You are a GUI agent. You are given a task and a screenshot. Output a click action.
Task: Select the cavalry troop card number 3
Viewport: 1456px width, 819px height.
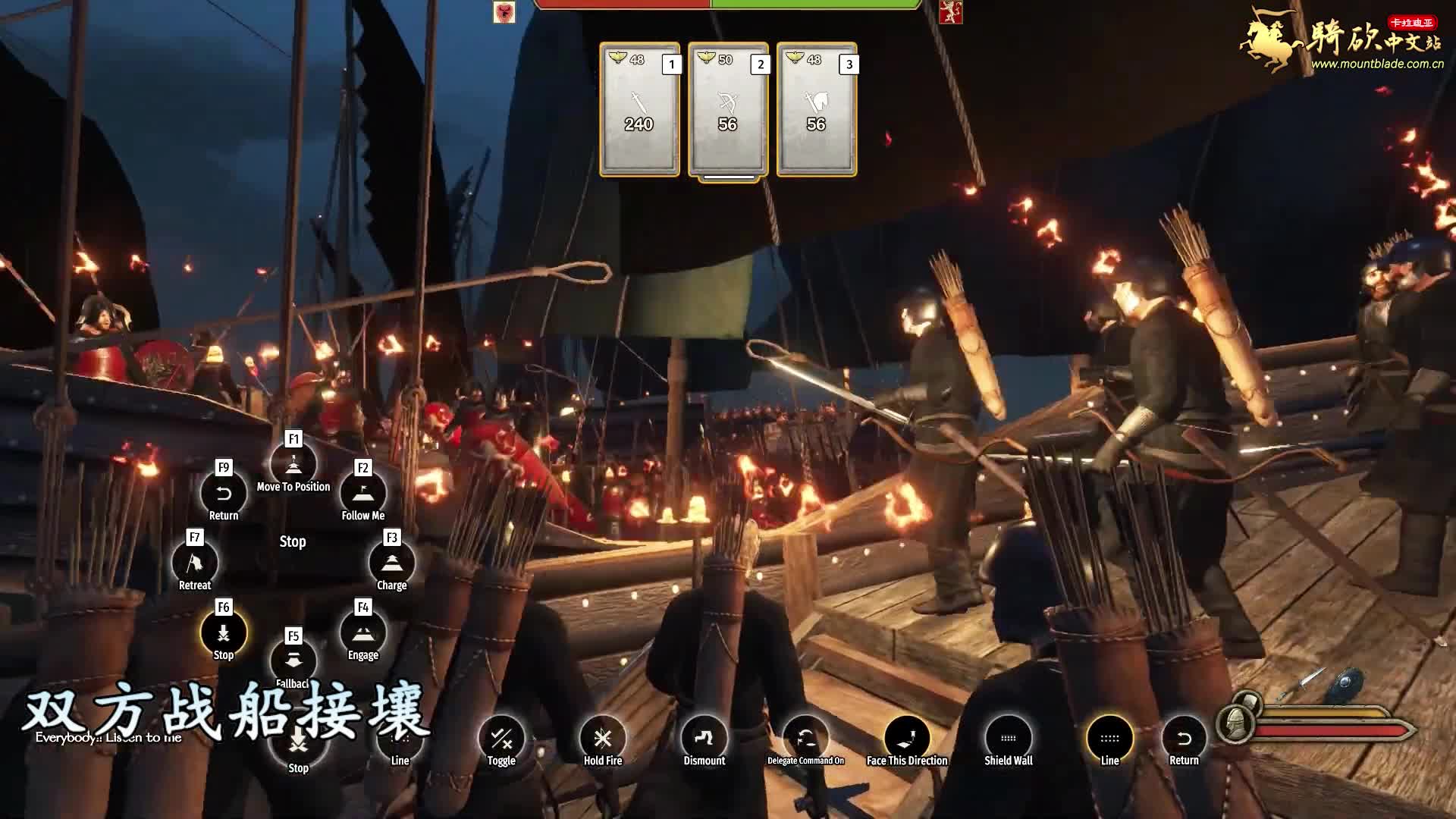pyautogui.click(x=816, y=110)
